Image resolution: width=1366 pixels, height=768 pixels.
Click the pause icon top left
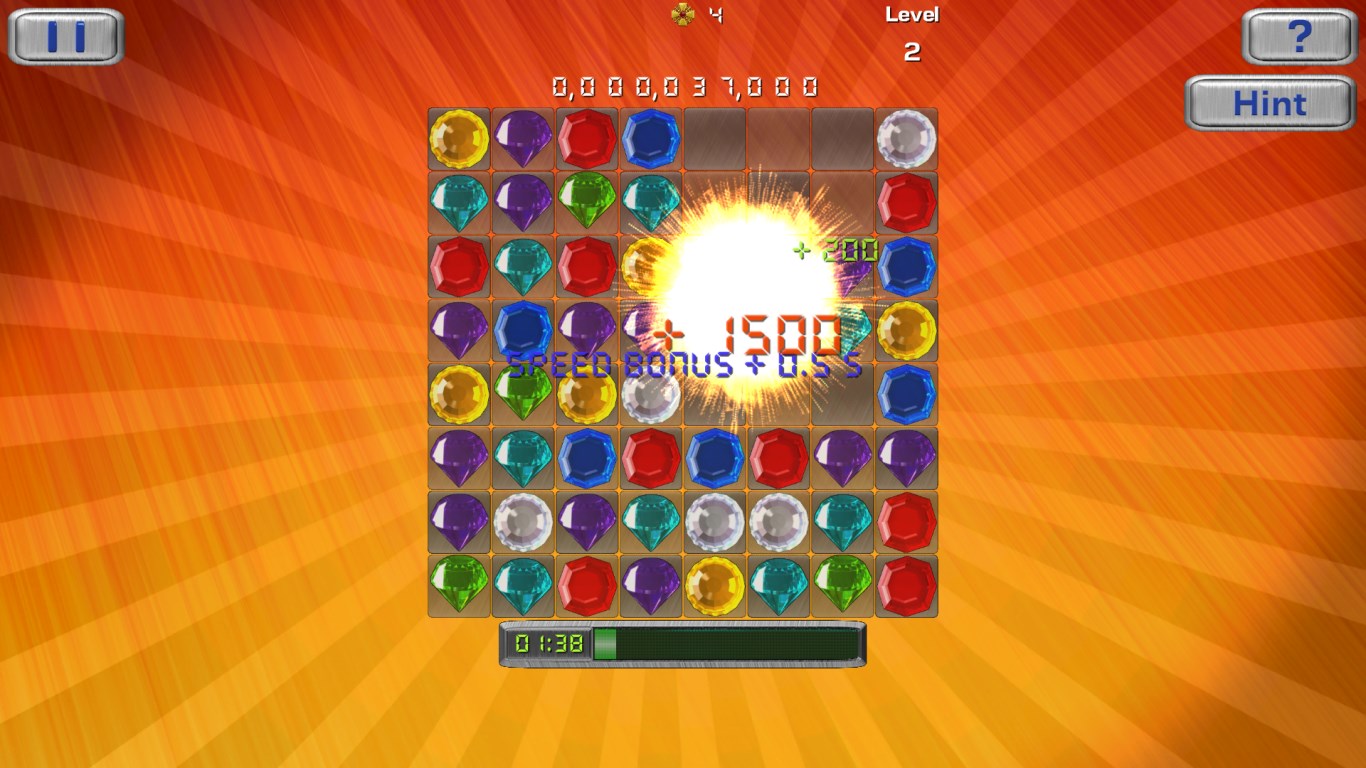coord(65,36)
